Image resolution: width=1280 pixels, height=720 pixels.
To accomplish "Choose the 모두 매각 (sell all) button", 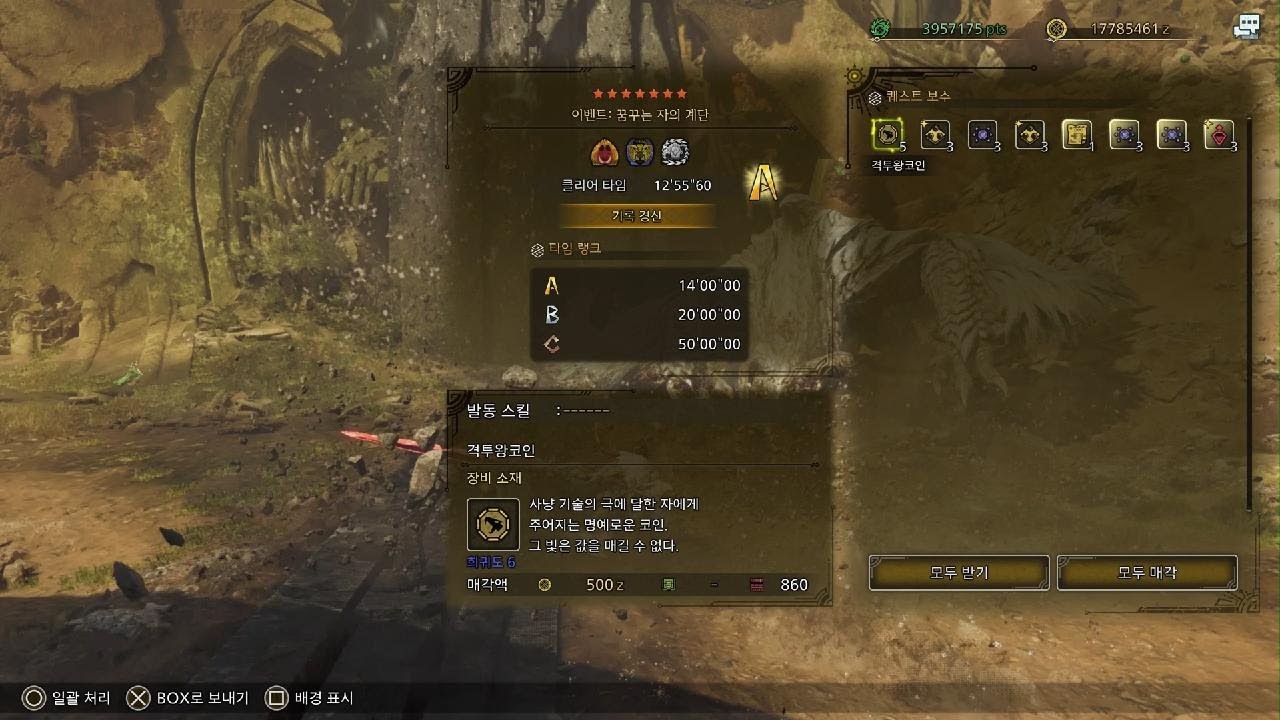I will coord(1146,573).
